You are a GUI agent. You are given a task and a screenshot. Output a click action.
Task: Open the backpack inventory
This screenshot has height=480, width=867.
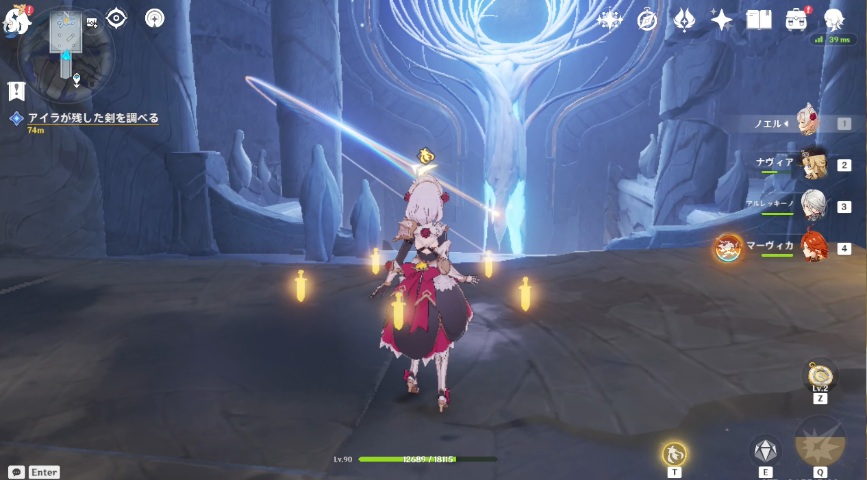click(x=796, y=19)
